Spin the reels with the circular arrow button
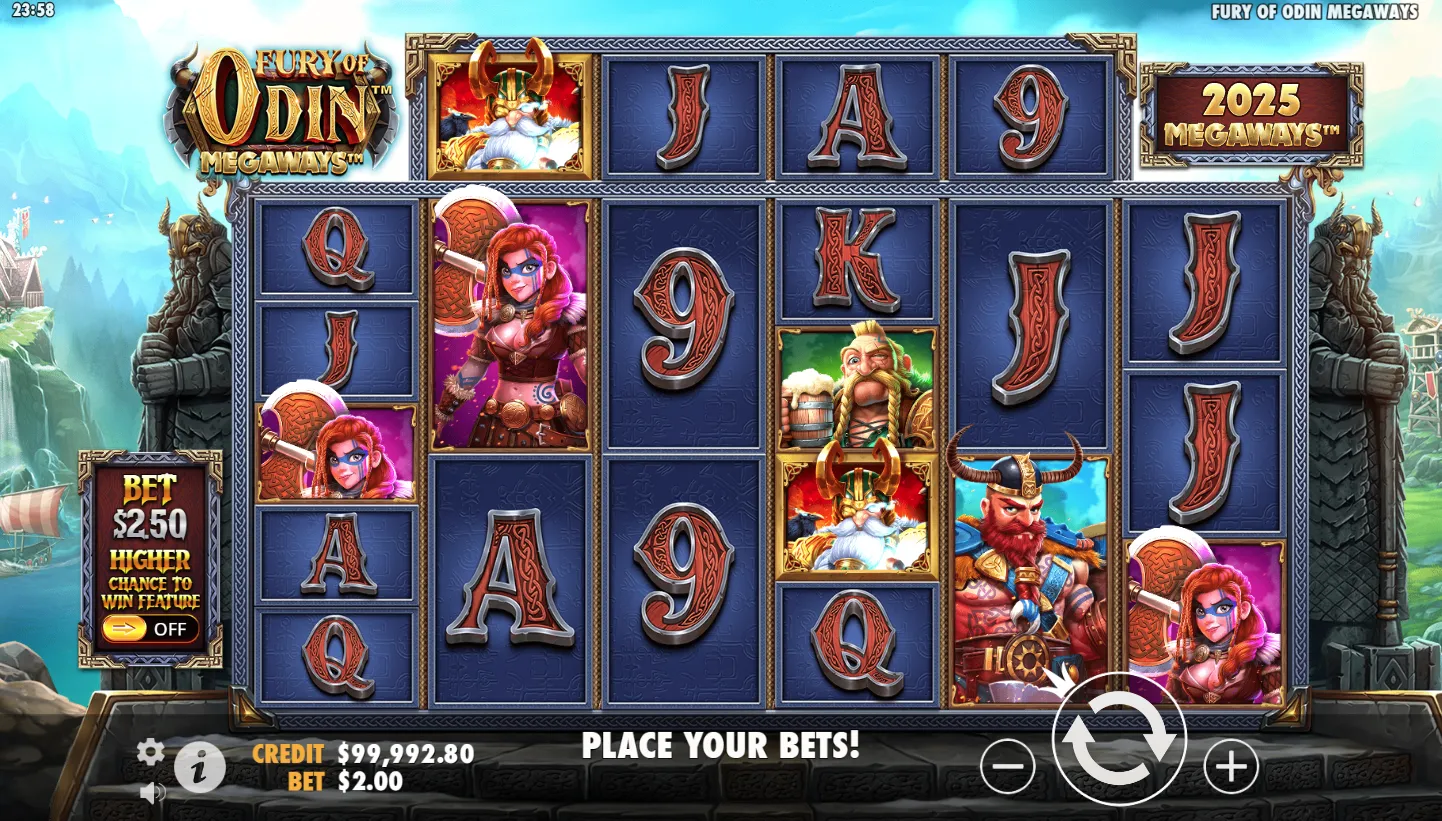 pyautogui.click(x=1119, y=741)
